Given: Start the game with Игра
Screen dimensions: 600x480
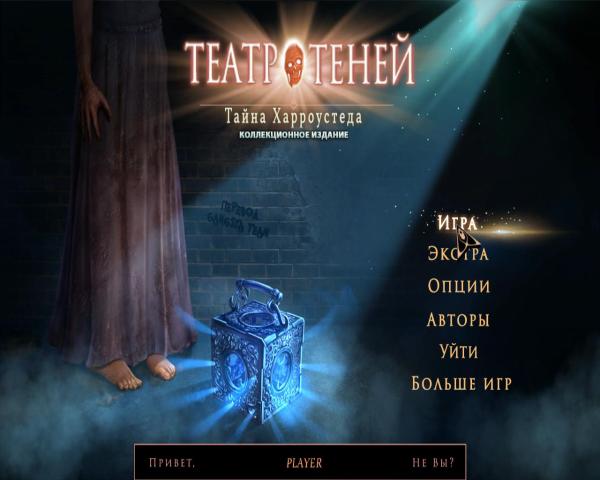Looking at the screenshot, I should pos(457,221).
